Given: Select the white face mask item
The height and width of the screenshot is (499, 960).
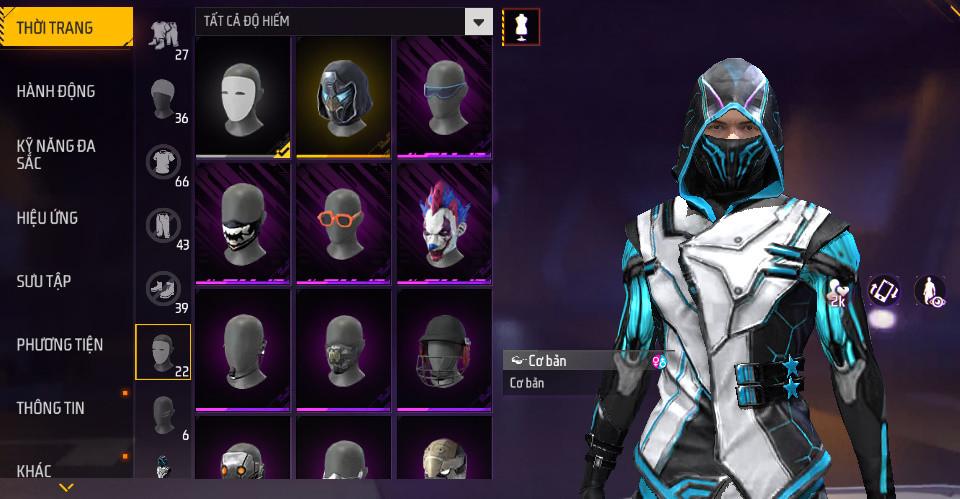Looking at the screenshot, I should tap(242, 97).
